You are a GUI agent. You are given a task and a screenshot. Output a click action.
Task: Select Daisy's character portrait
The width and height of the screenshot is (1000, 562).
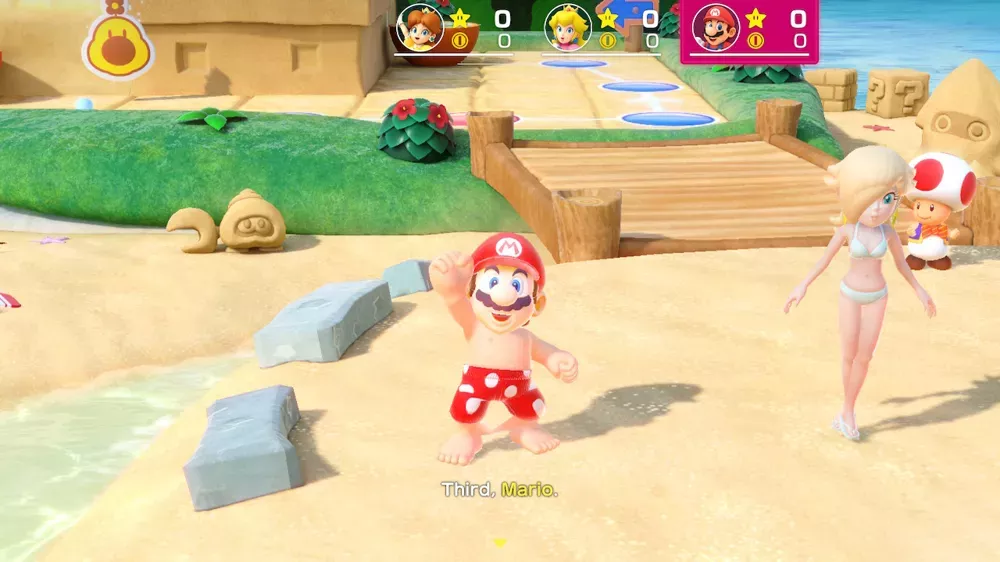(420, 27)
